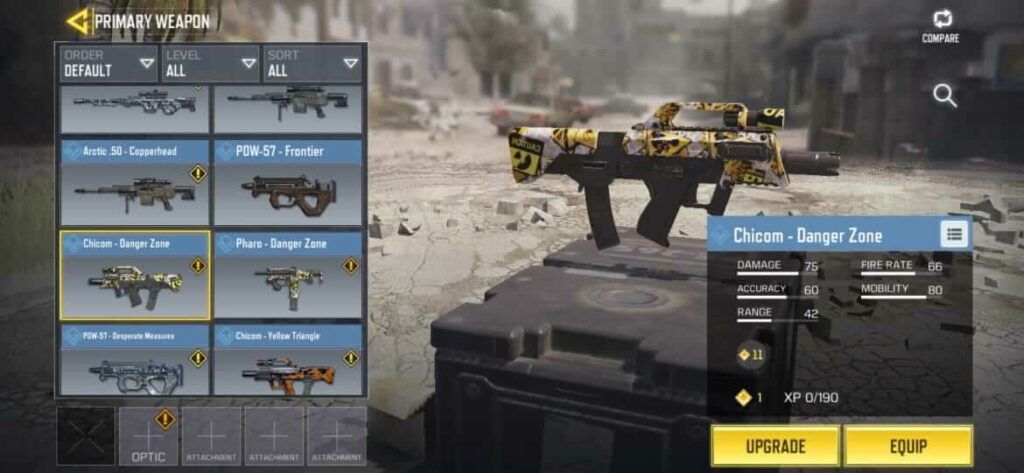Click the Compare button
The image size is (1024, 473).
(x=941, y=26)
